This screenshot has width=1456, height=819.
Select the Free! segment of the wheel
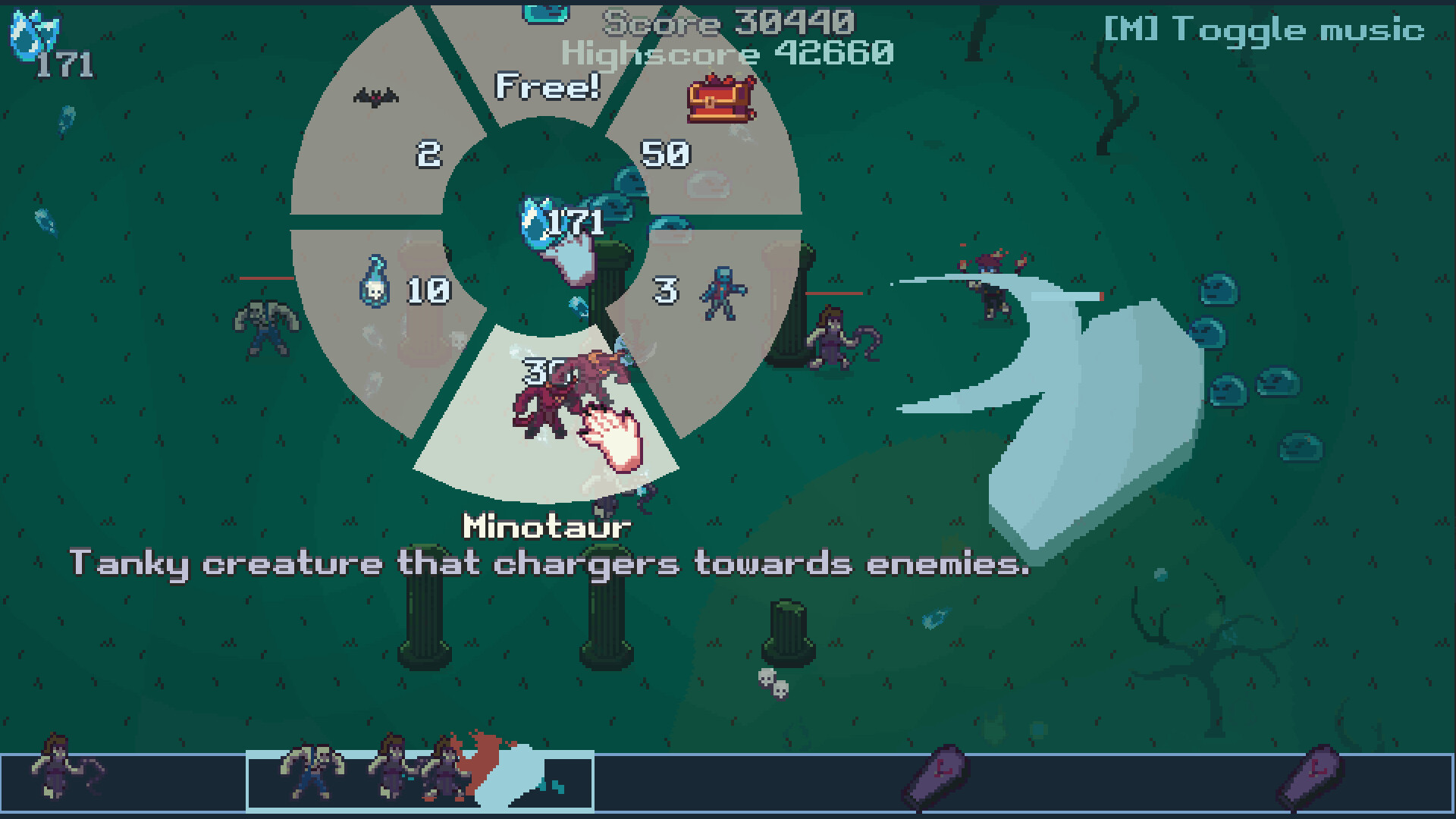[548, 87]
